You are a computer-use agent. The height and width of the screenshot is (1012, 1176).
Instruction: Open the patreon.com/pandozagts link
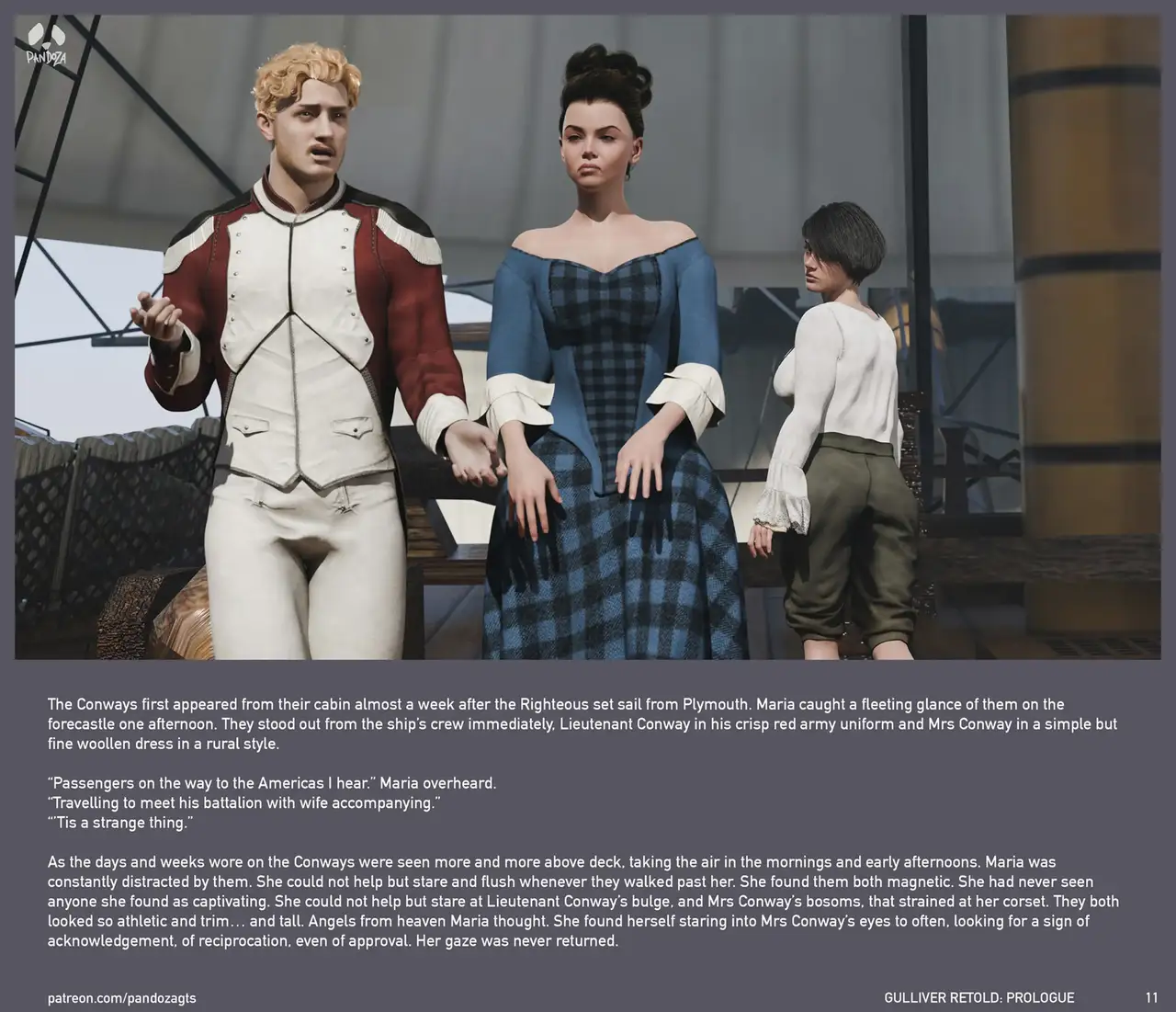point(121,997)
